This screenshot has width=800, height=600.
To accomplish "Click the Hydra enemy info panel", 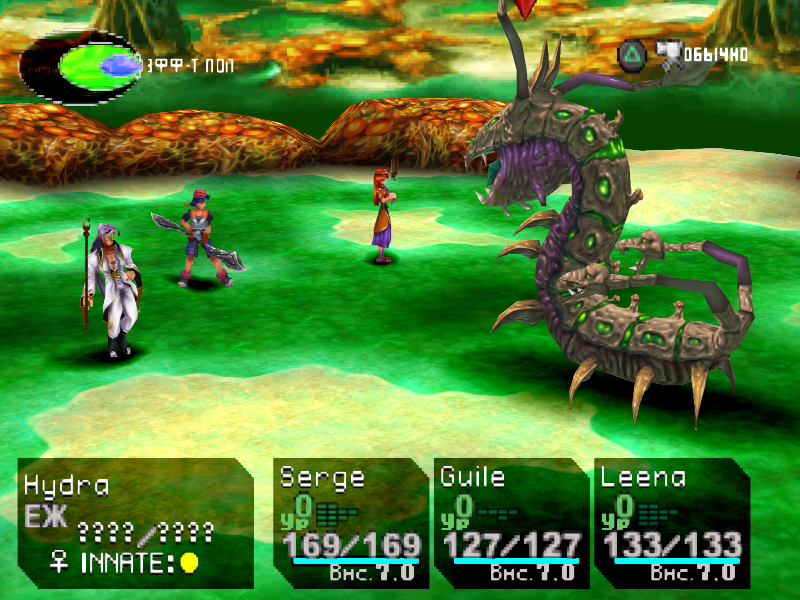I will (135, 522).
